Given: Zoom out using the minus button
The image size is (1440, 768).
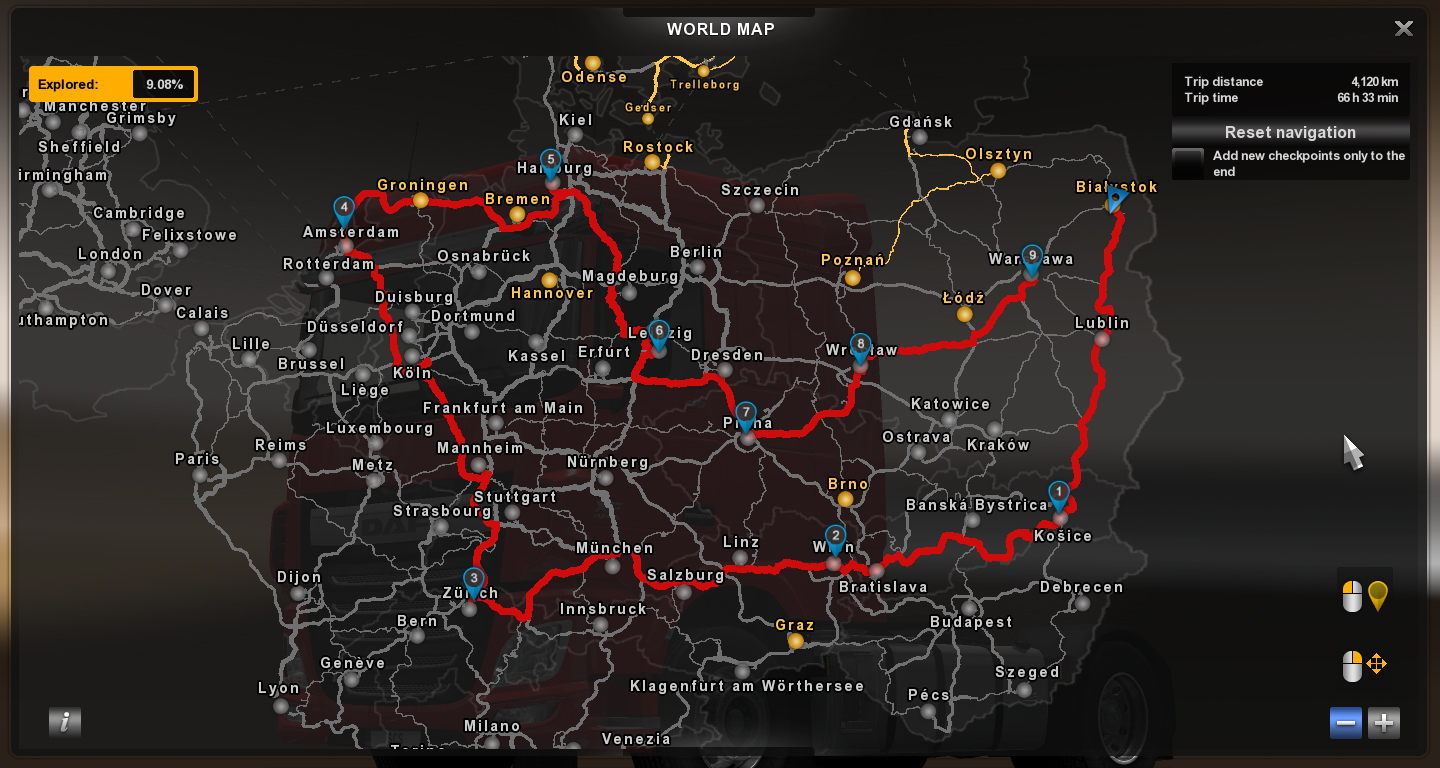Looking at the screenshot, I should pyautogui.click(x=1345, y=722).
